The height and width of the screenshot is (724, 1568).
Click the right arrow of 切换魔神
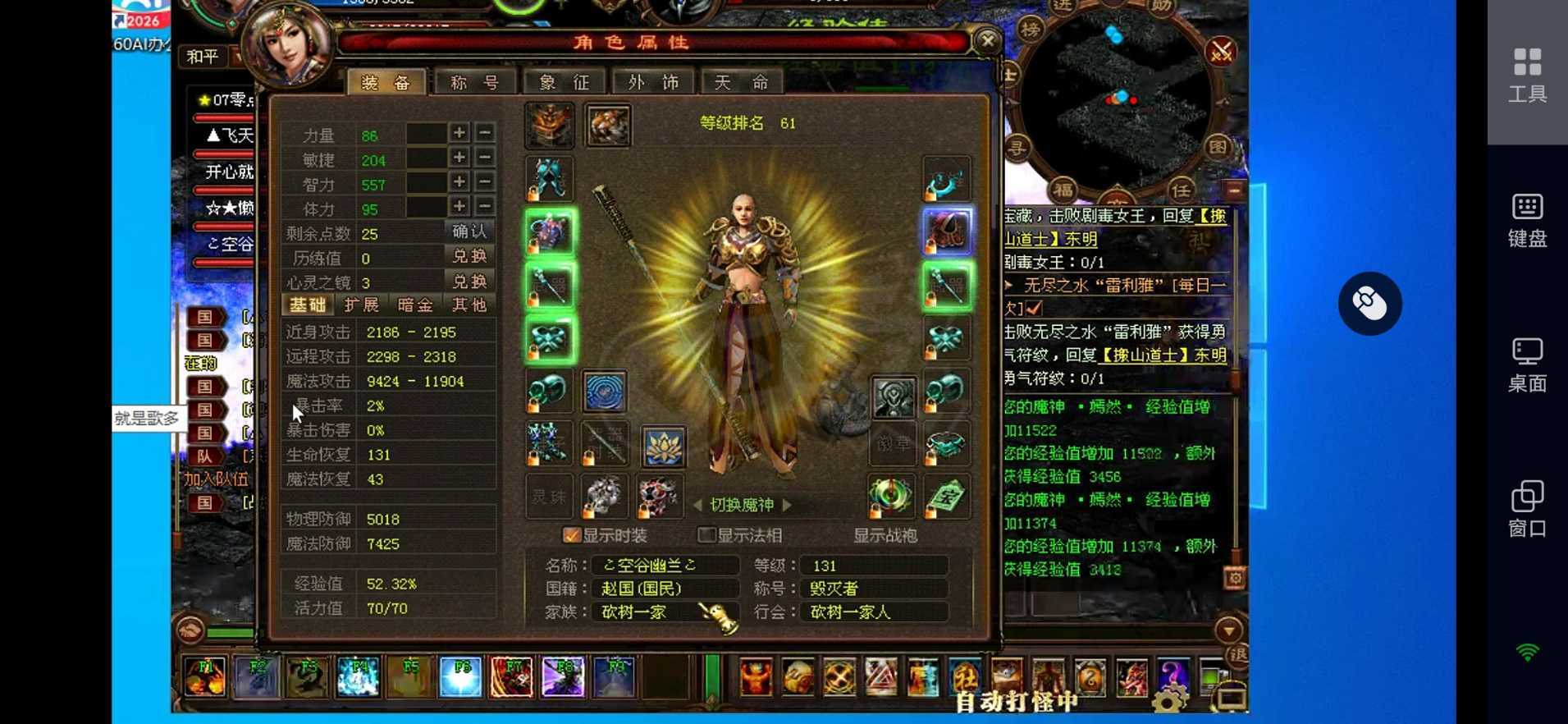785,505
